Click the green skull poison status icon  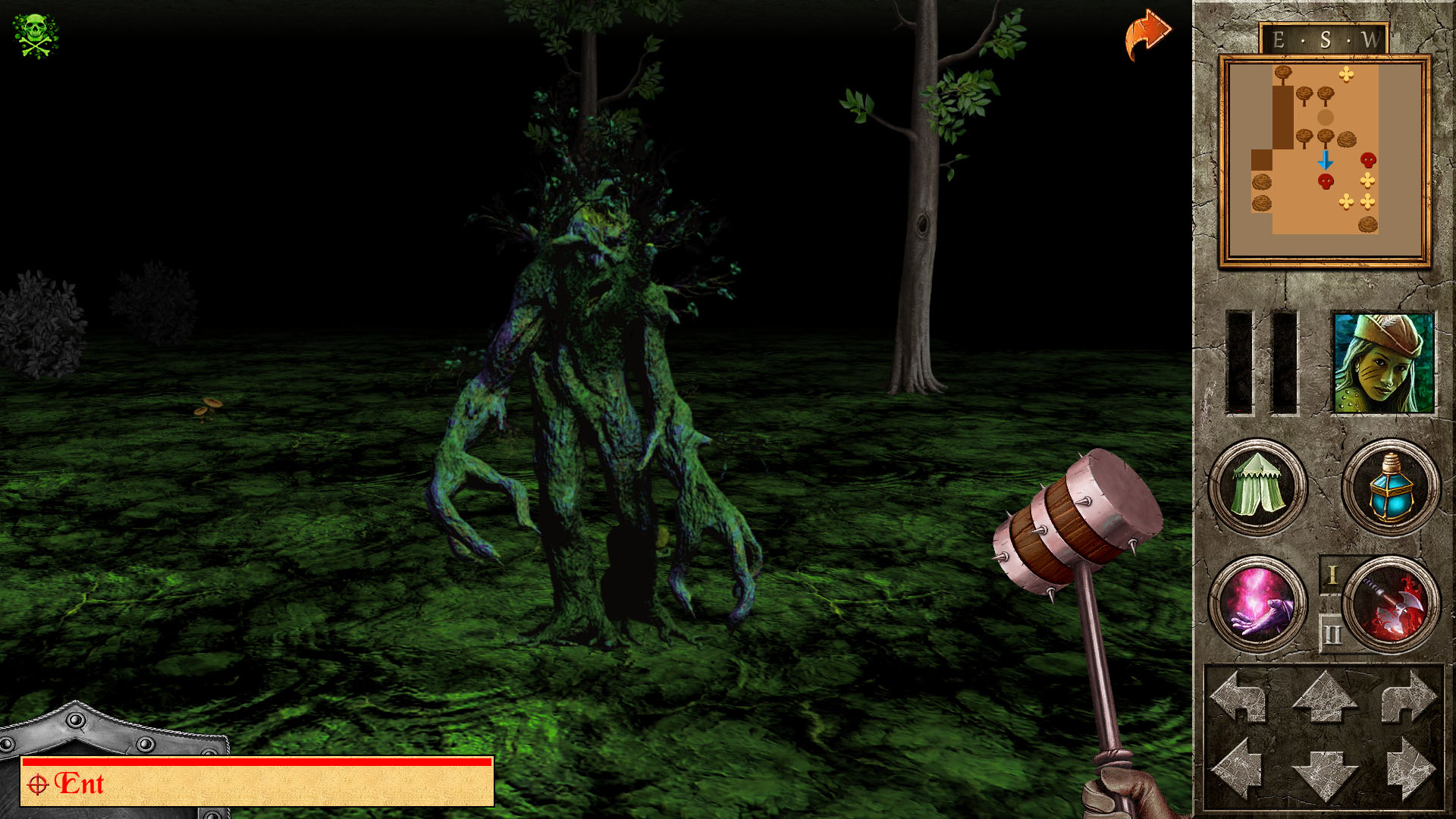pyautogui.click(x=36, y=35)
